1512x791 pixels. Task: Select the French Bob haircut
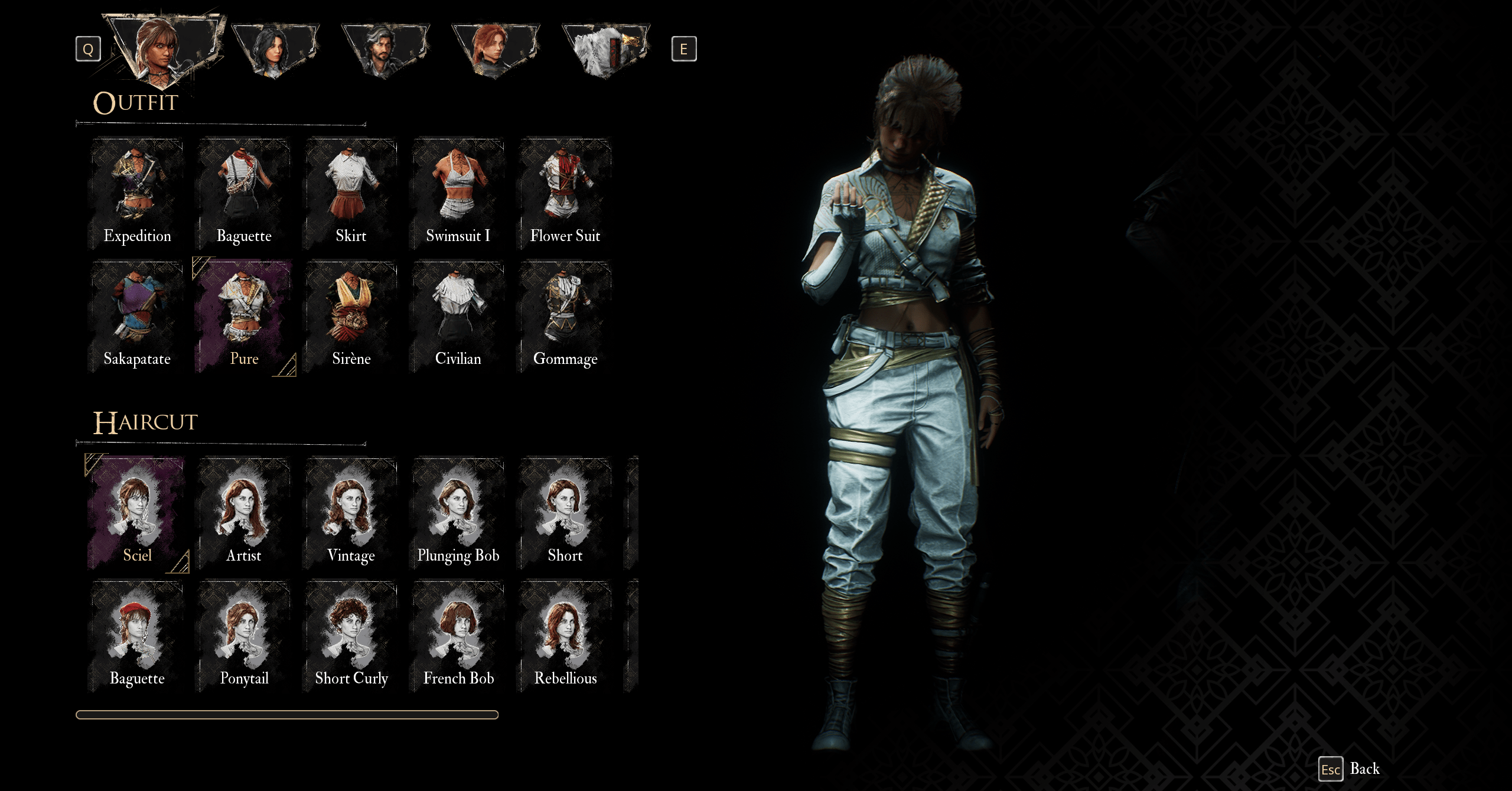tap(458, 636)
